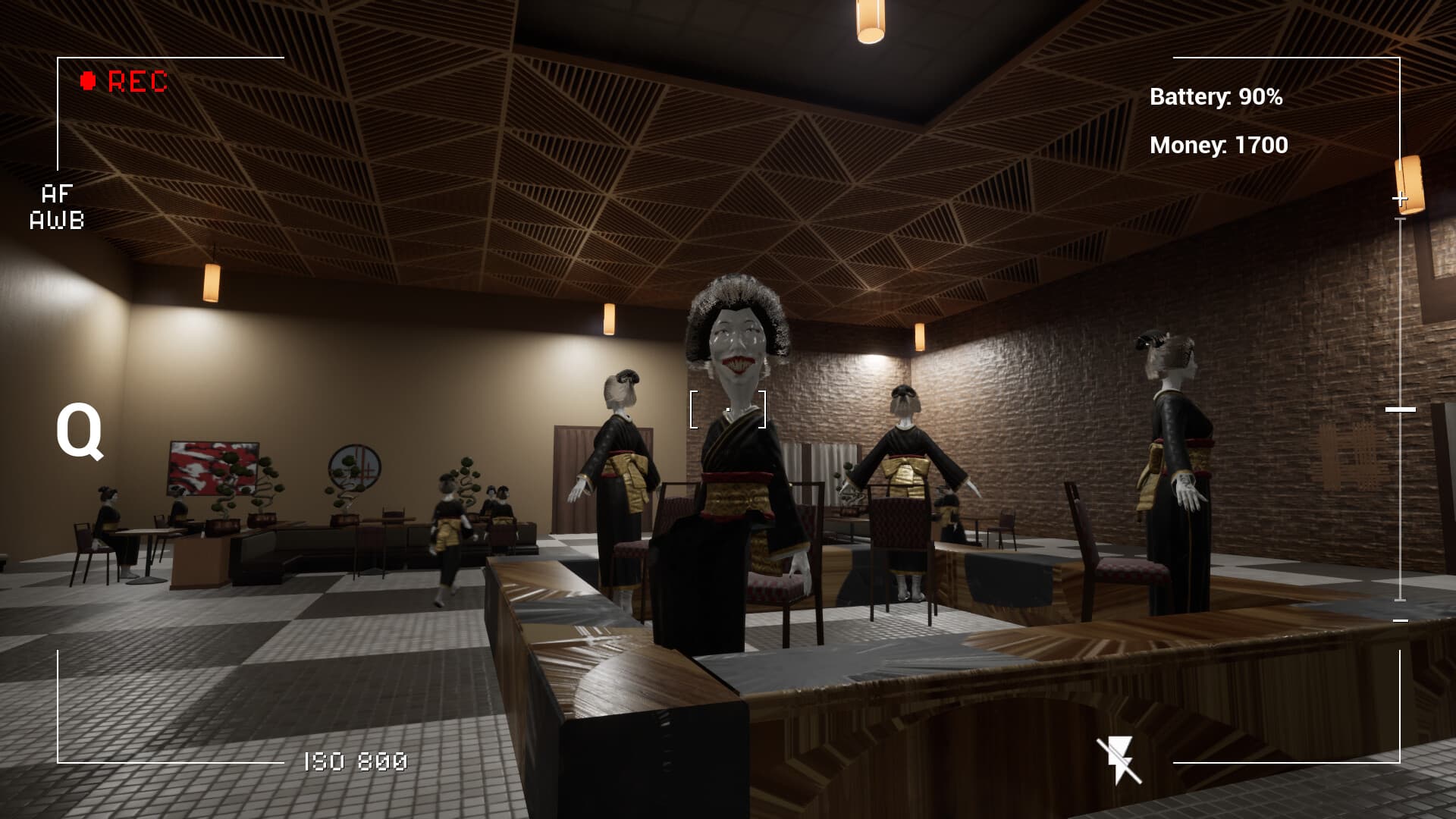Select the flash-off crossed lightning icon
This screenshot has width=1456, height=819.
(x=1116, y=759)
